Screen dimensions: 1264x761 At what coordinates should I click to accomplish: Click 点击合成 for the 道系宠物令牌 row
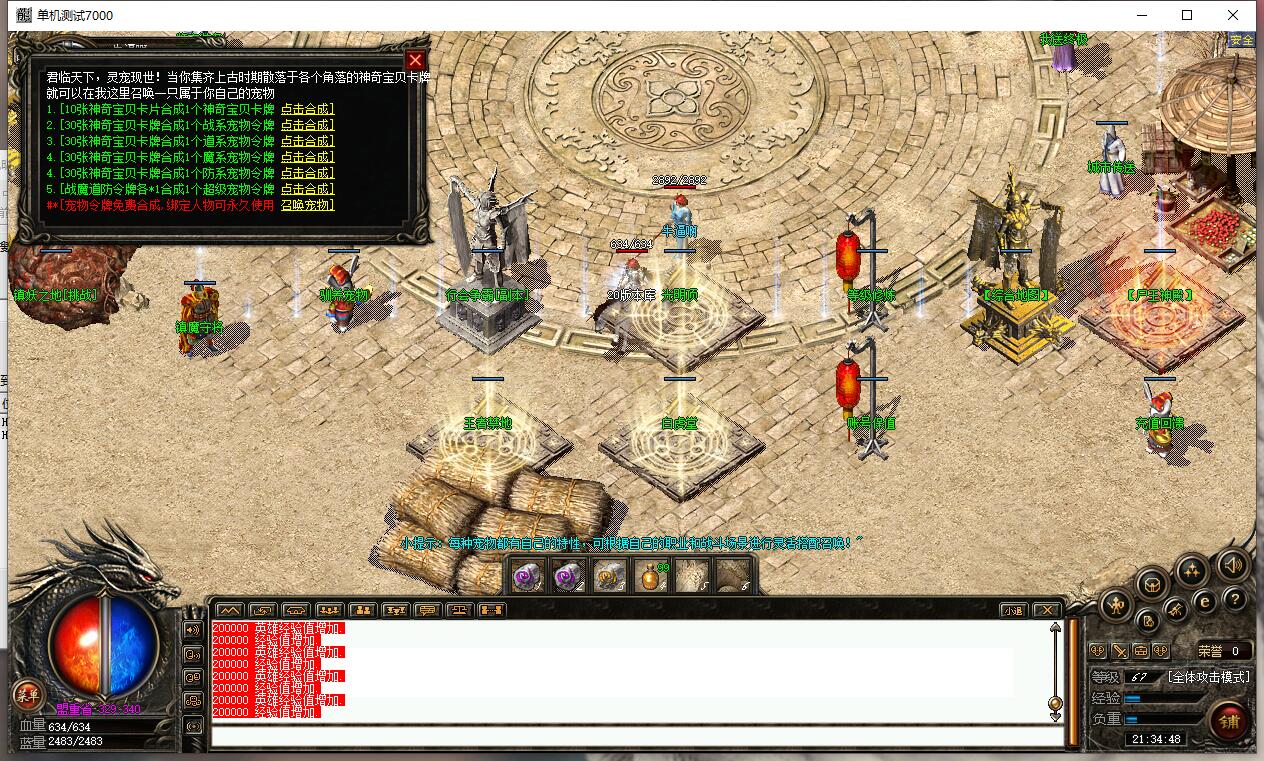point(307,141)
